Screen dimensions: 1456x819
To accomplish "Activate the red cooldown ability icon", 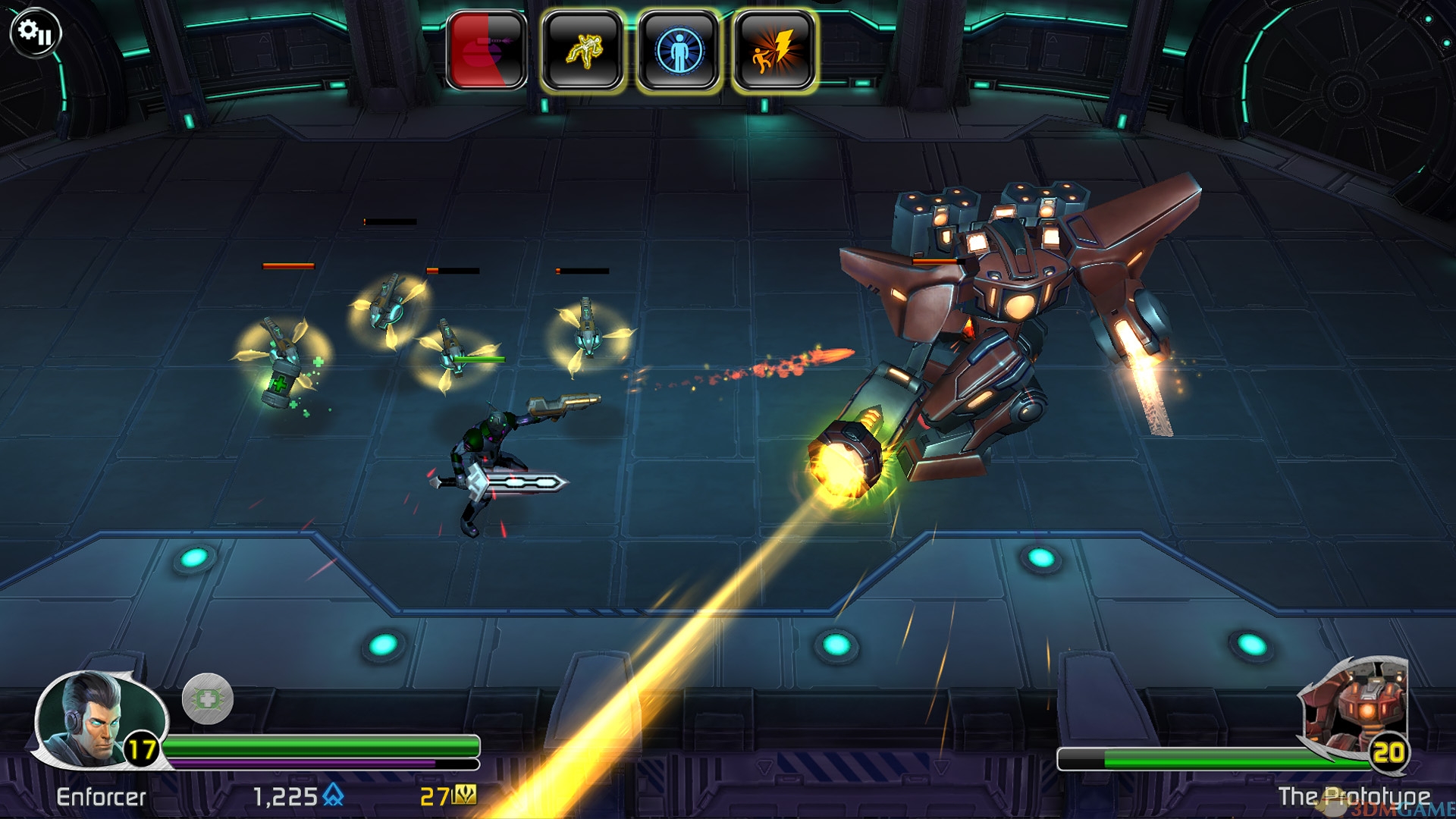I will point(487,51).
